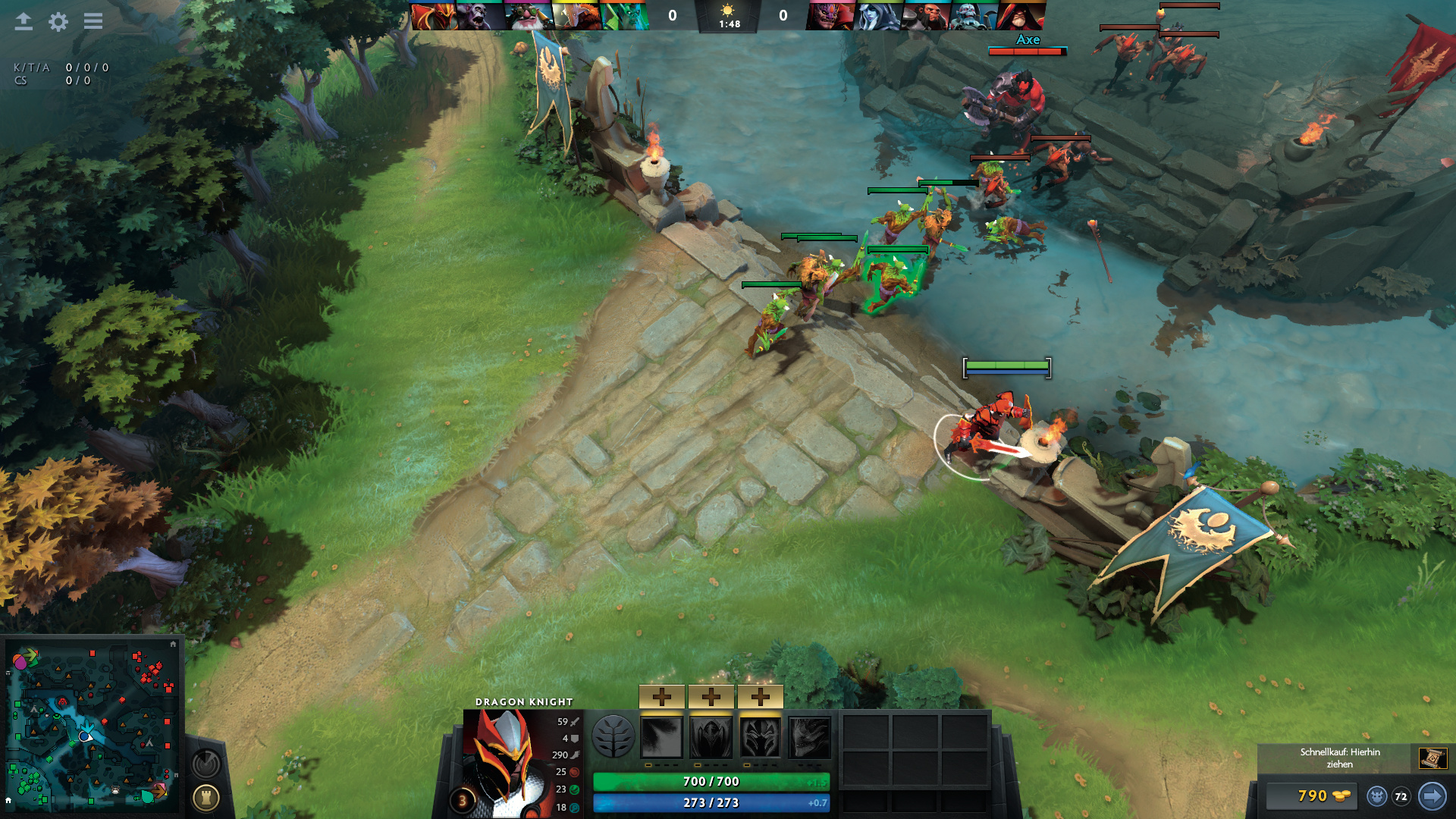
Task: Click the upload arrow dashboard icon
Action: tap(24, 21)
